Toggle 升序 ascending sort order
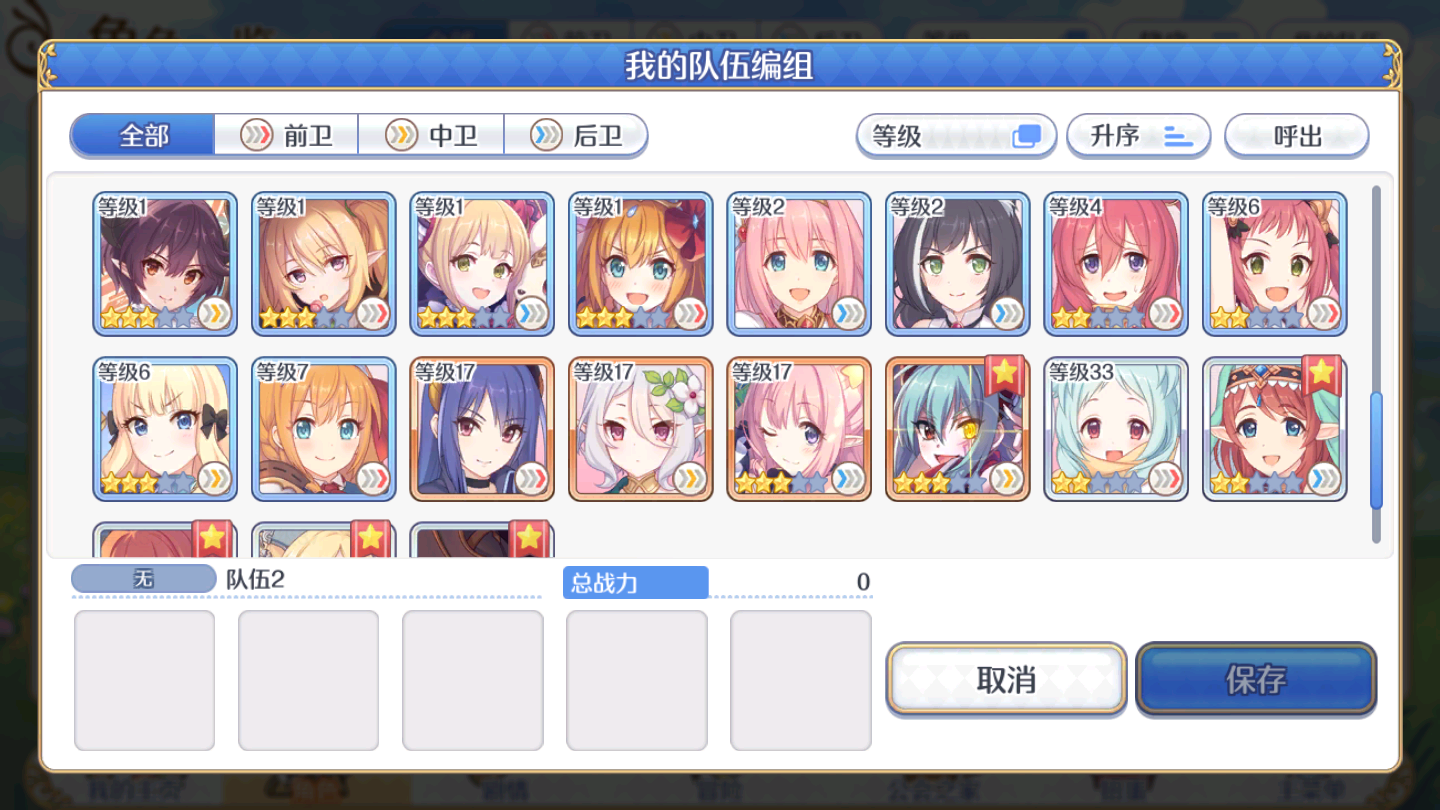Viewport: 1440px width, 810px height. pyautogui.click(x=1139, y=135)
